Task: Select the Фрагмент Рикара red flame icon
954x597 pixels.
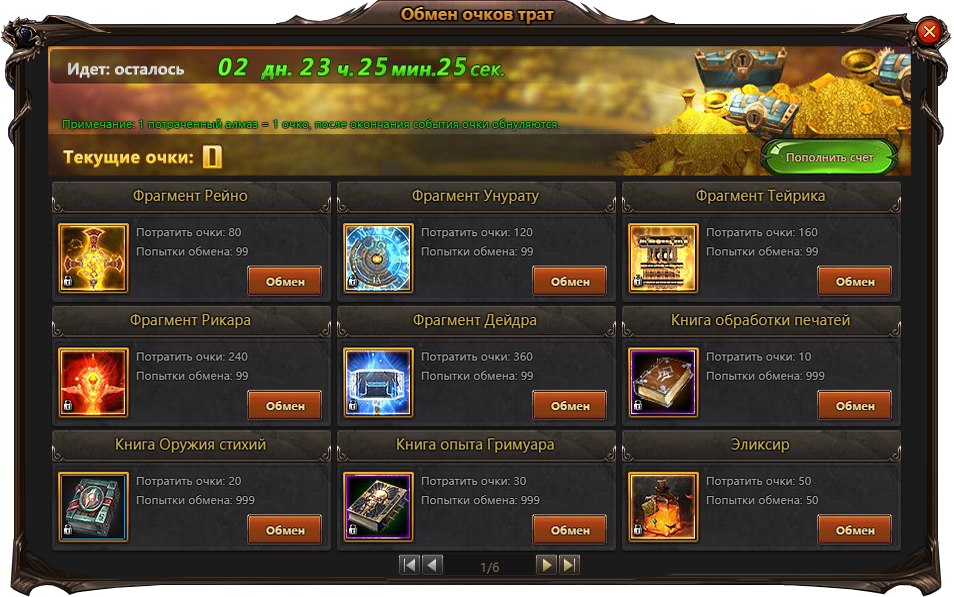Action: pos(93,382)
